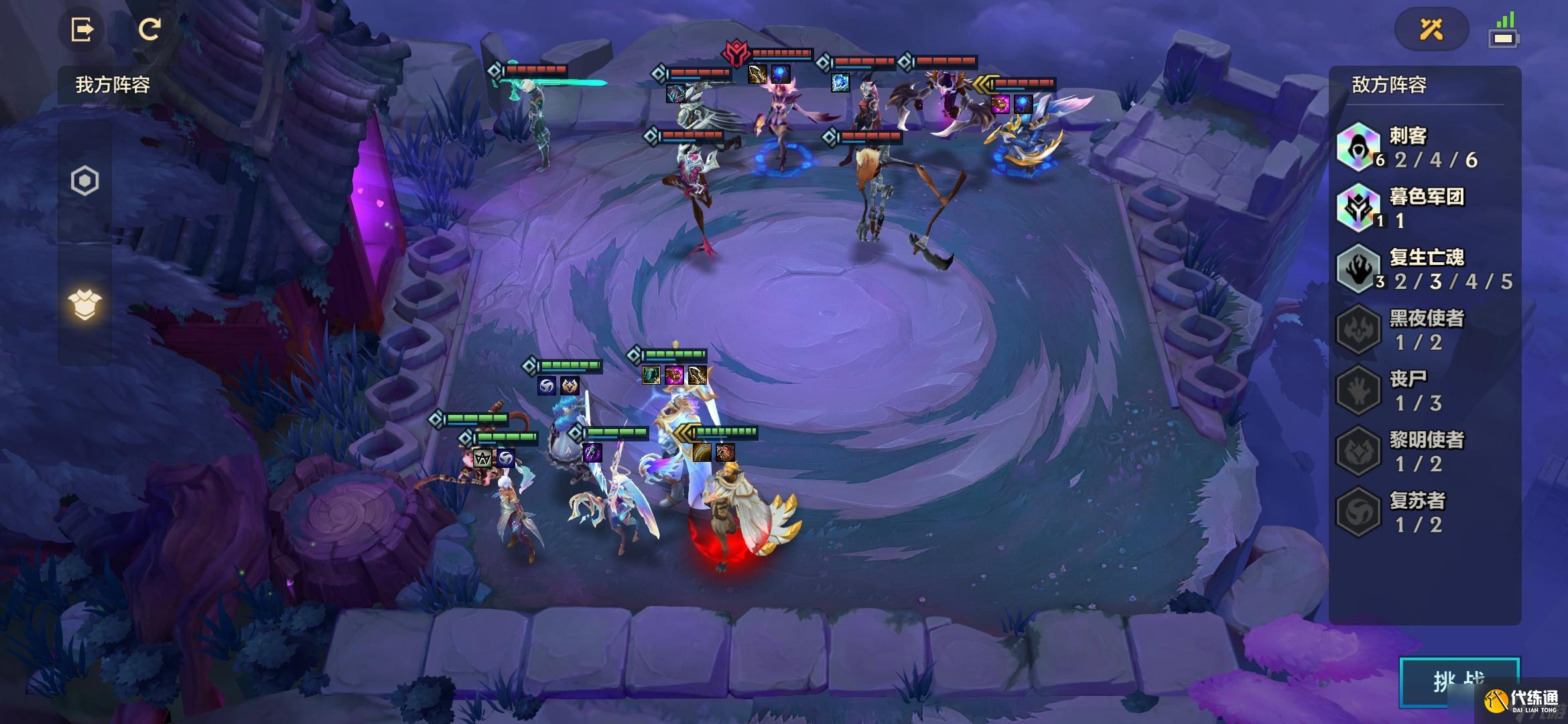Click the circular refresh arrow button
The image size is (1568, 724).
149,29
